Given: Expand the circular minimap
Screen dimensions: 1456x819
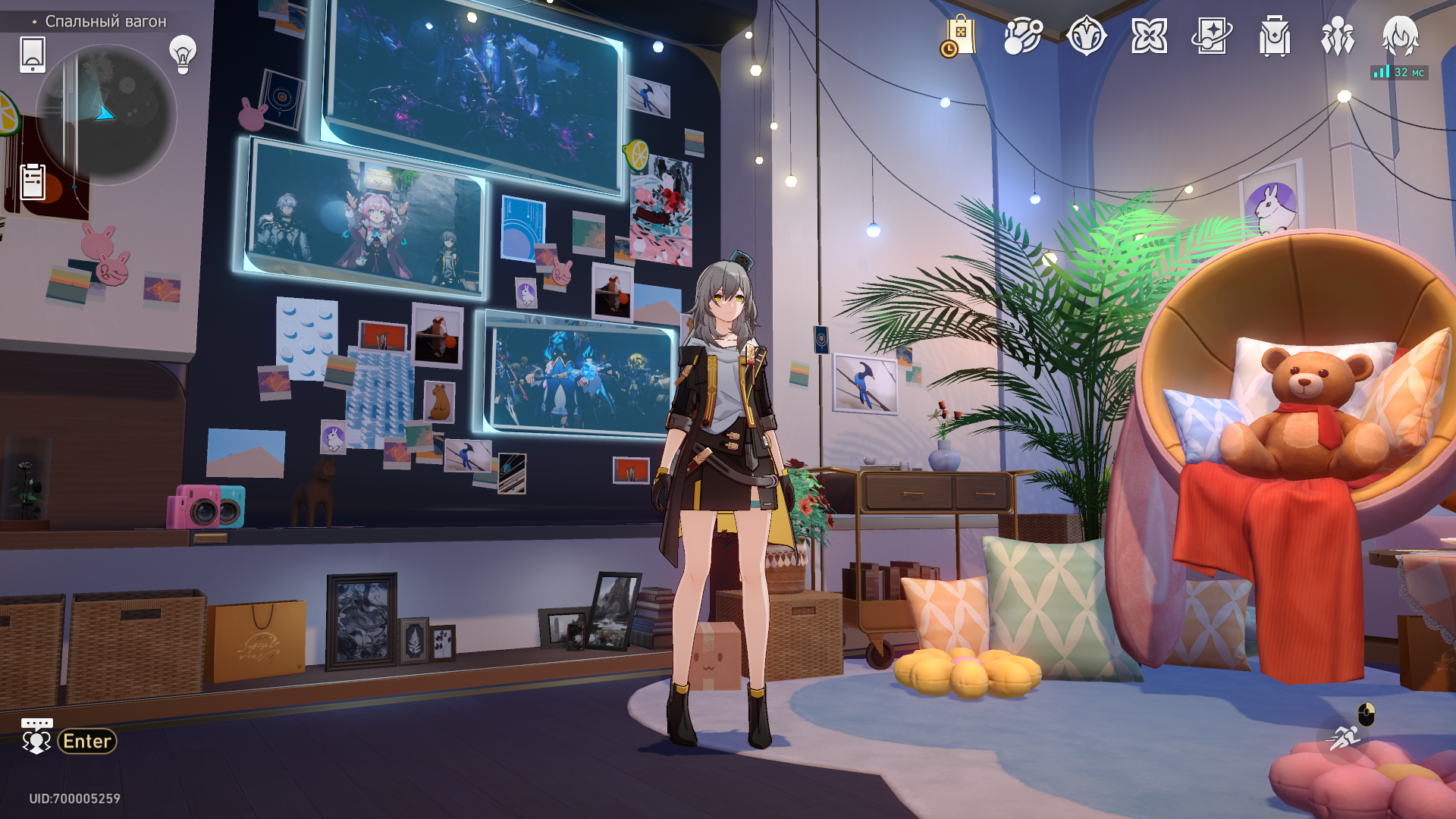Looking at the screenshot, I should (106, 115).
